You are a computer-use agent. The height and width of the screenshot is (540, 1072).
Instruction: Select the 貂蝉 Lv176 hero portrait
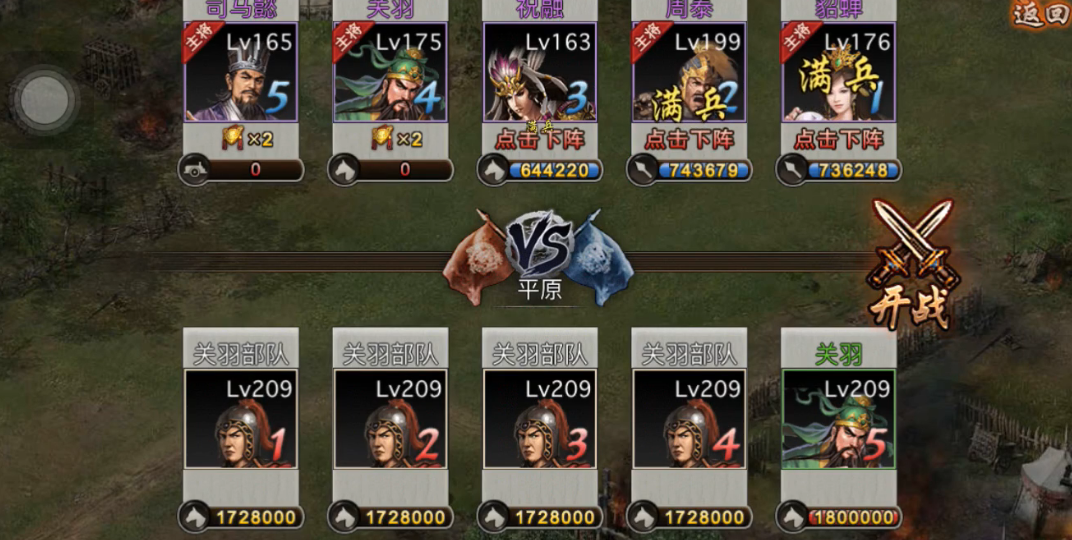(838, 72)
